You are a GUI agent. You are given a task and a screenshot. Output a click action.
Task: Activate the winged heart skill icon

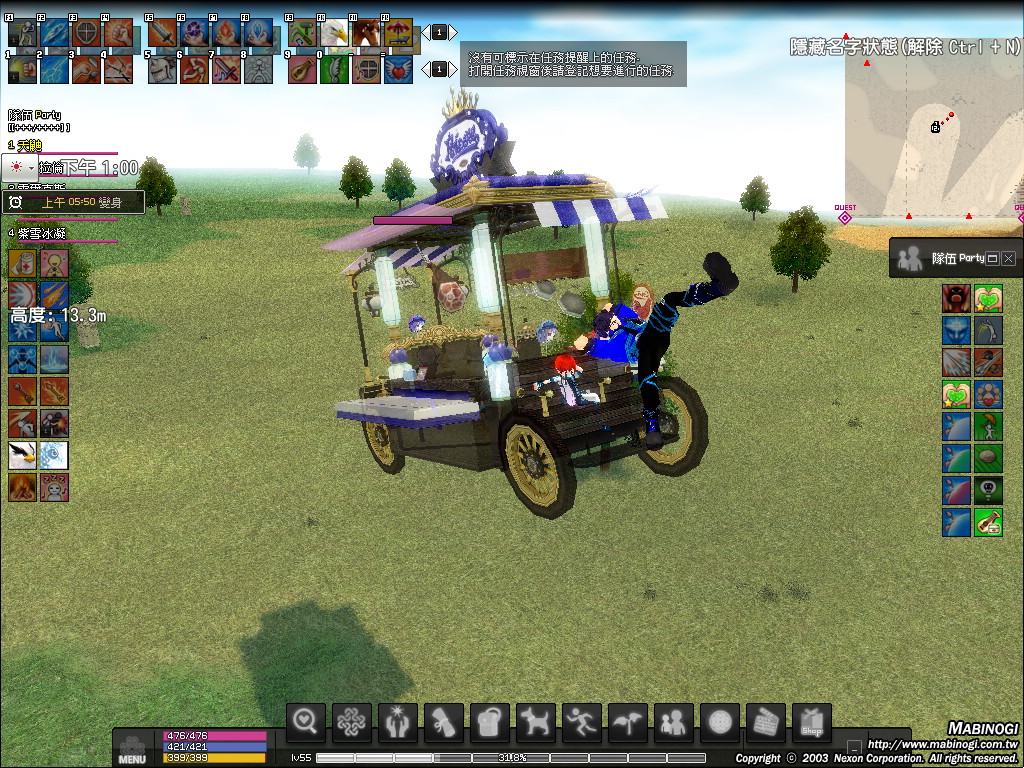pyautogui.click(x=398, y=69)
